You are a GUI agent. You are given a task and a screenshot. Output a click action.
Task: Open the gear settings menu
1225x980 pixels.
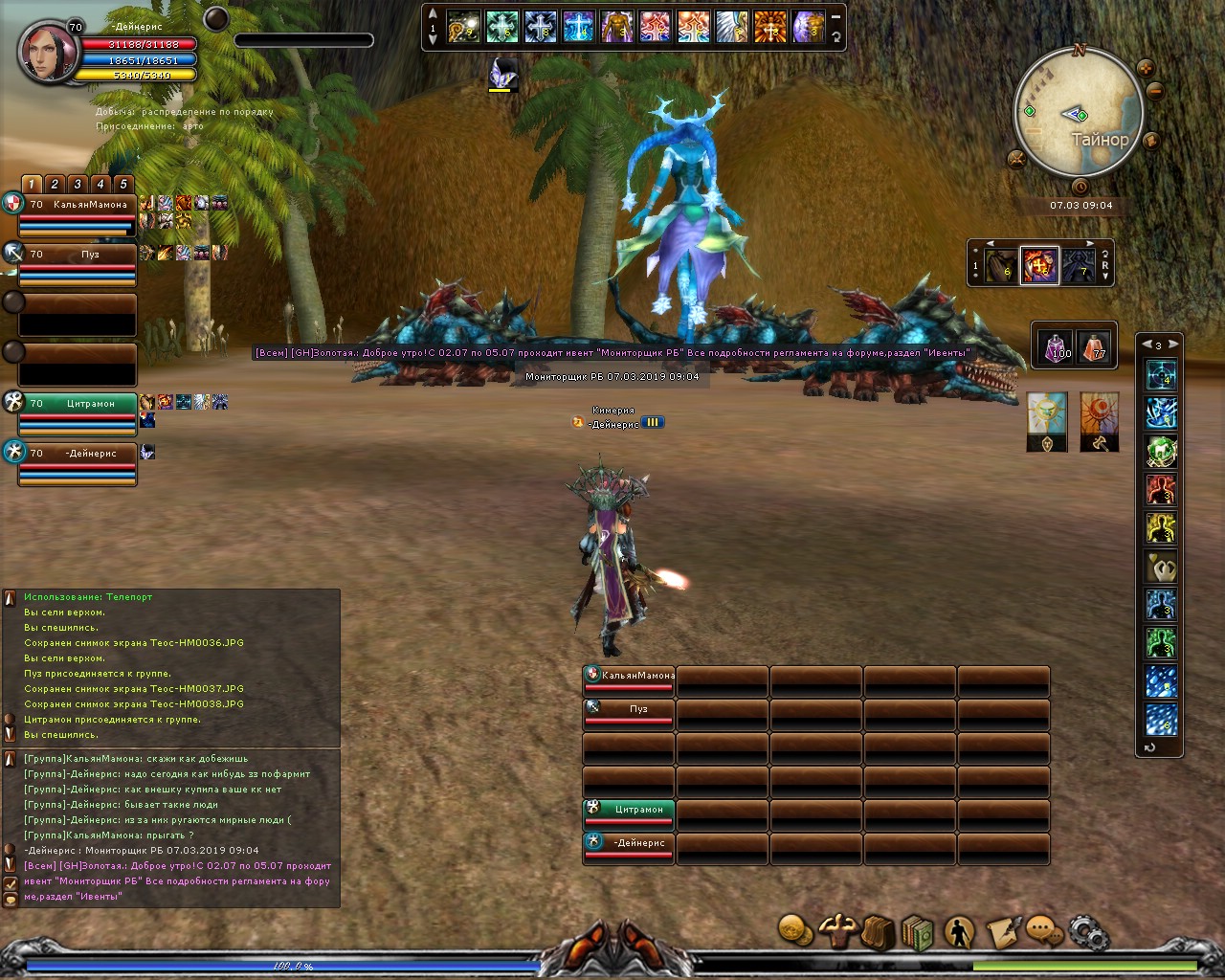[x=1087, y=931]
